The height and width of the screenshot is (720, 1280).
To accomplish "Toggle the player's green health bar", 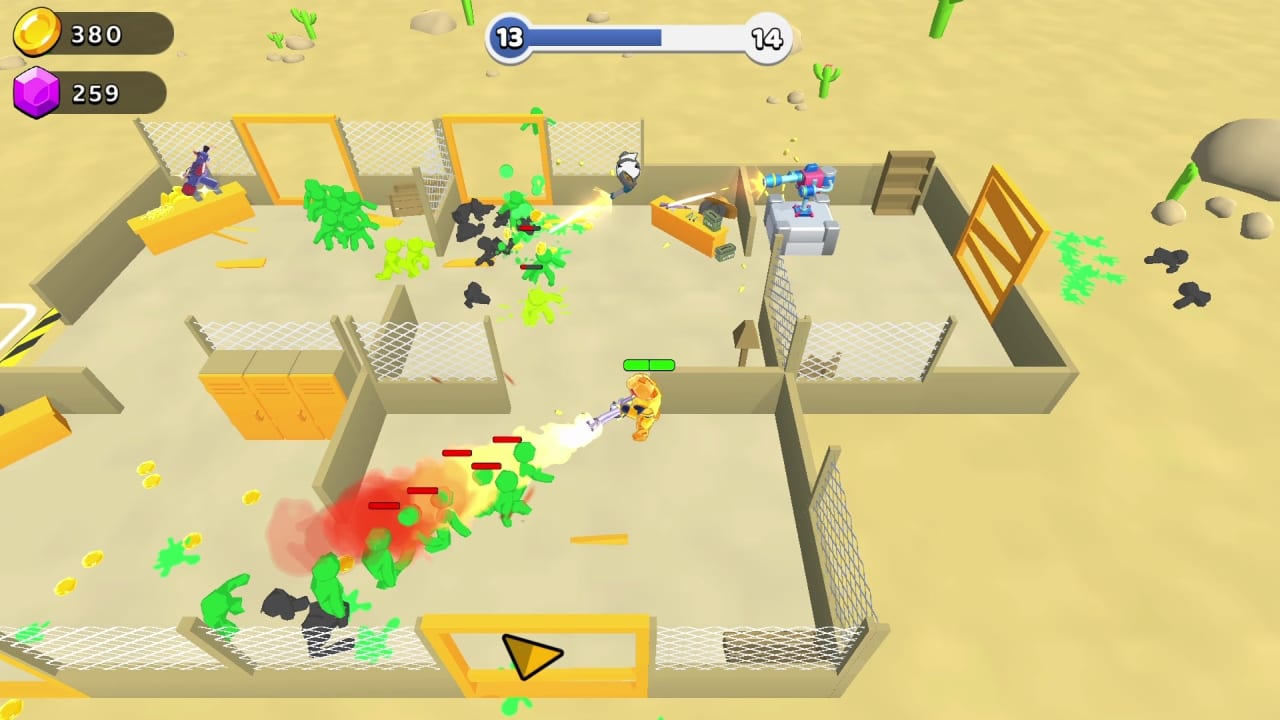I will tap(649, 365).
